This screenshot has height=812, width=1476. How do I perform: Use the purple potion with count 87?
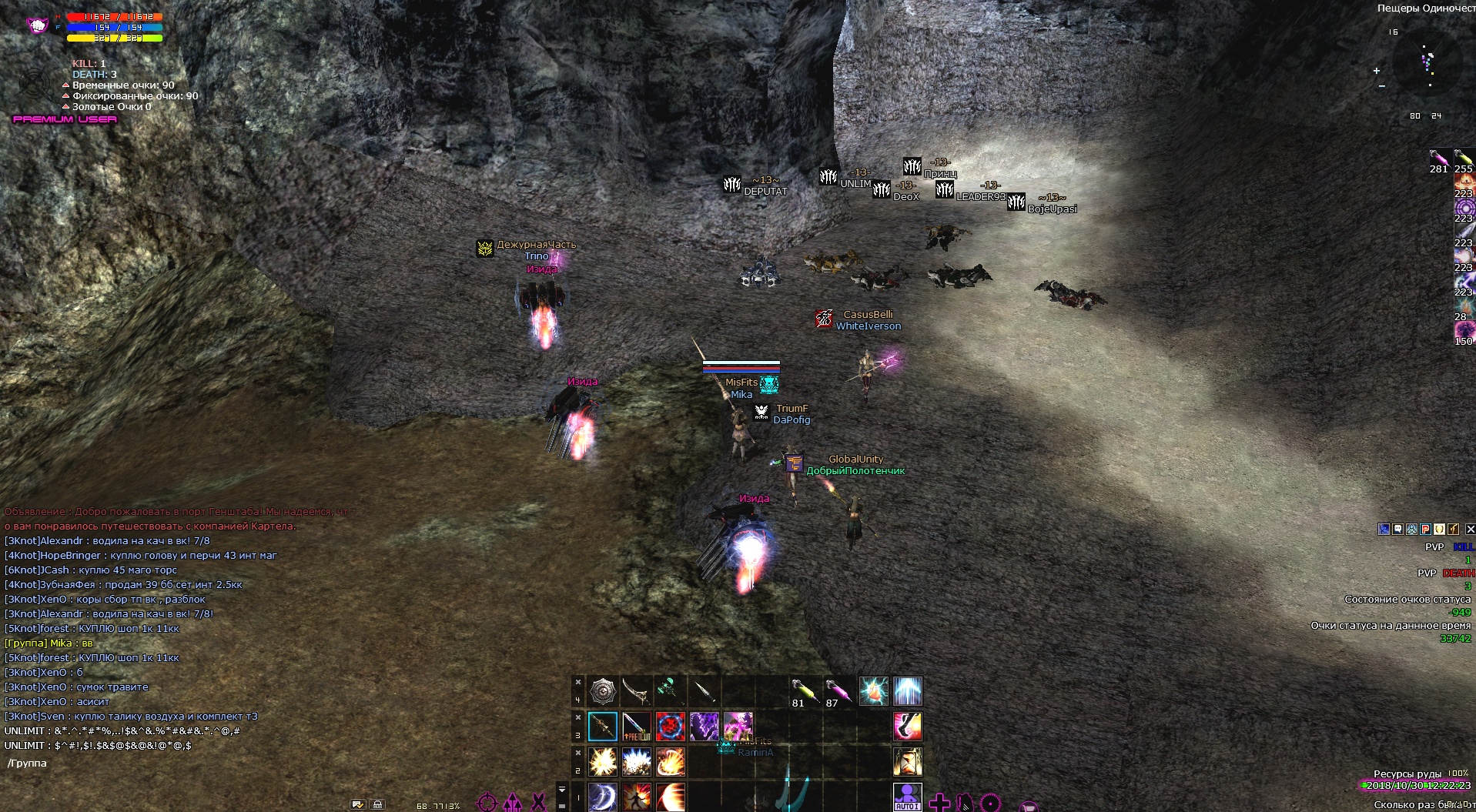point(837,691)
